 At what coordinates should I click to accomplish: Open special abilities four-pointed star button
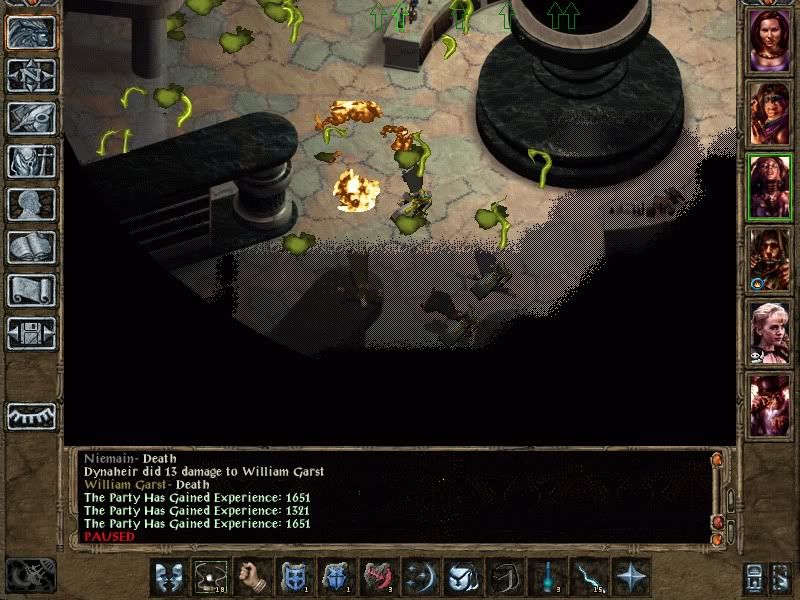click(632, 577)
